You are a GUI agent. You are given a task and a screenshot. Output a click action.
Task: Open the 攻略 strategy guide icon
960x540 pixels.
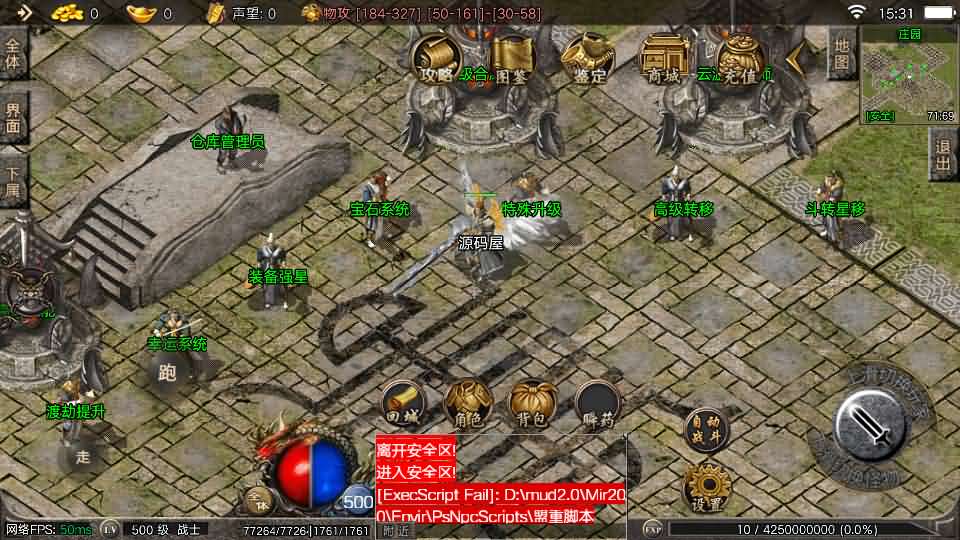point(437,59)
